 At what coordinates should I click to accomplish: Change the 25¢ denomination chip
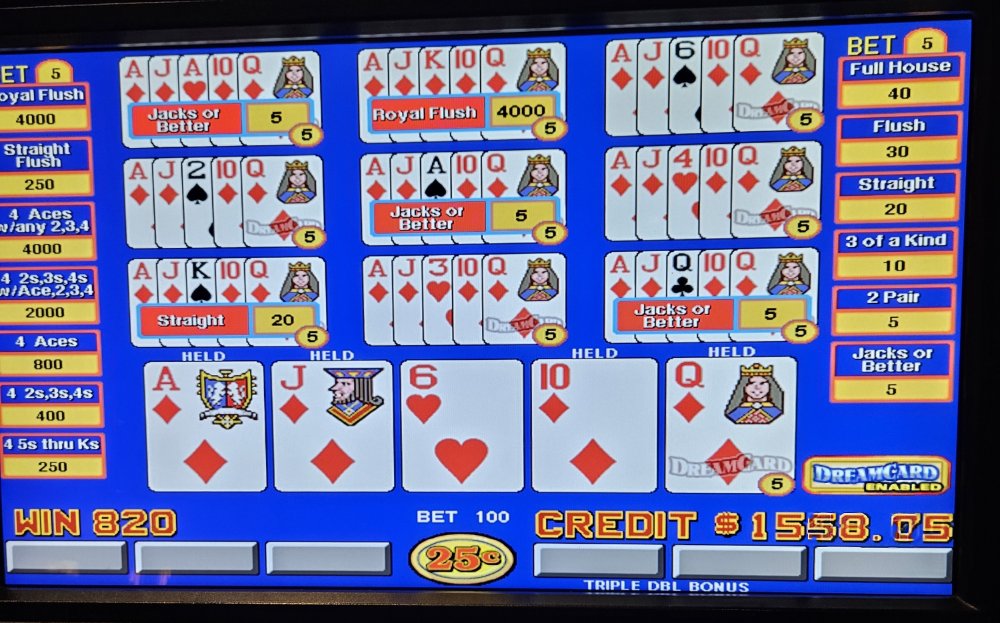point(462,558)
